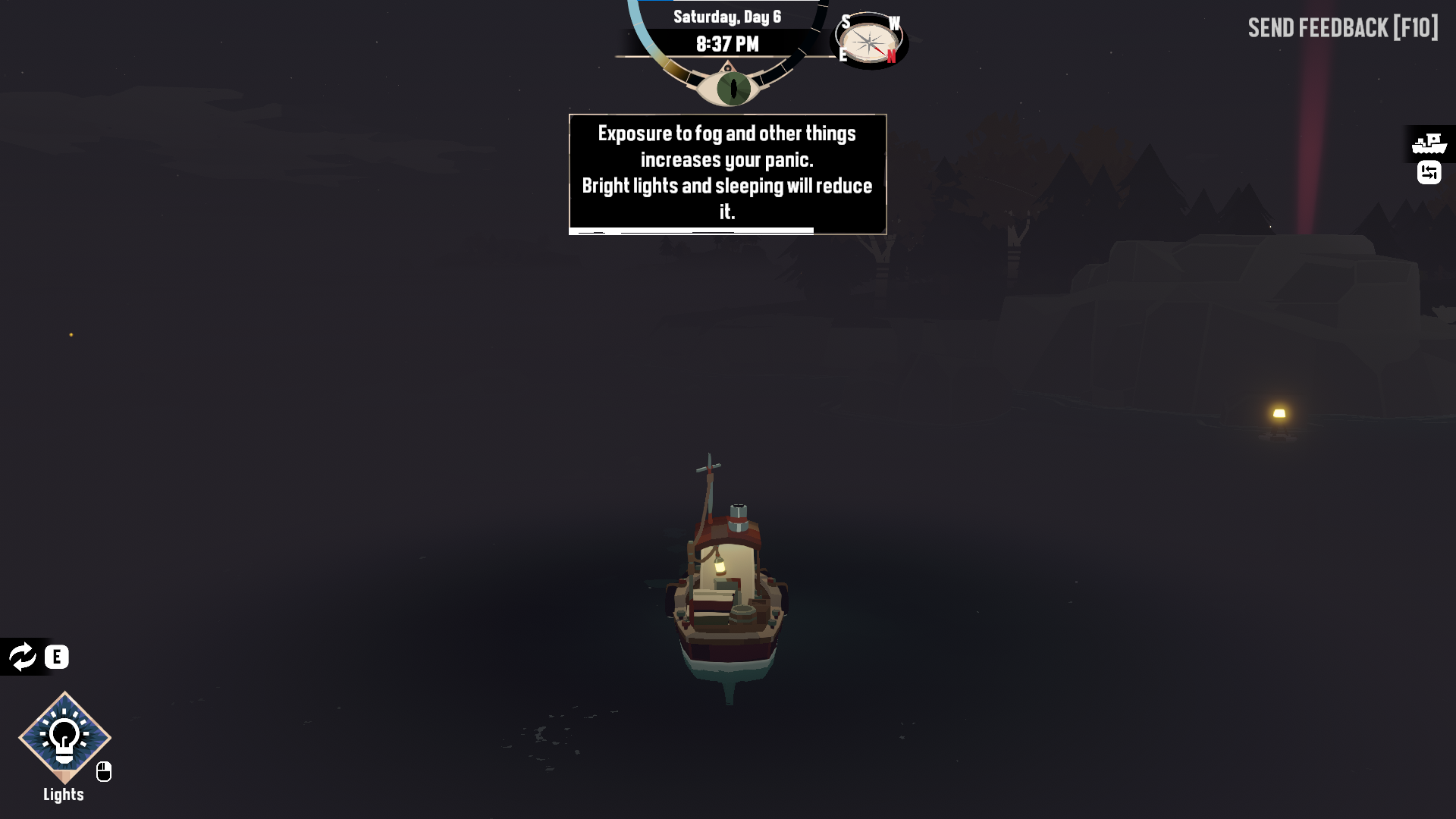Expand the day and time display
Image resolution: width=1456 pixels, height=819 pixels.
[726, 30]
